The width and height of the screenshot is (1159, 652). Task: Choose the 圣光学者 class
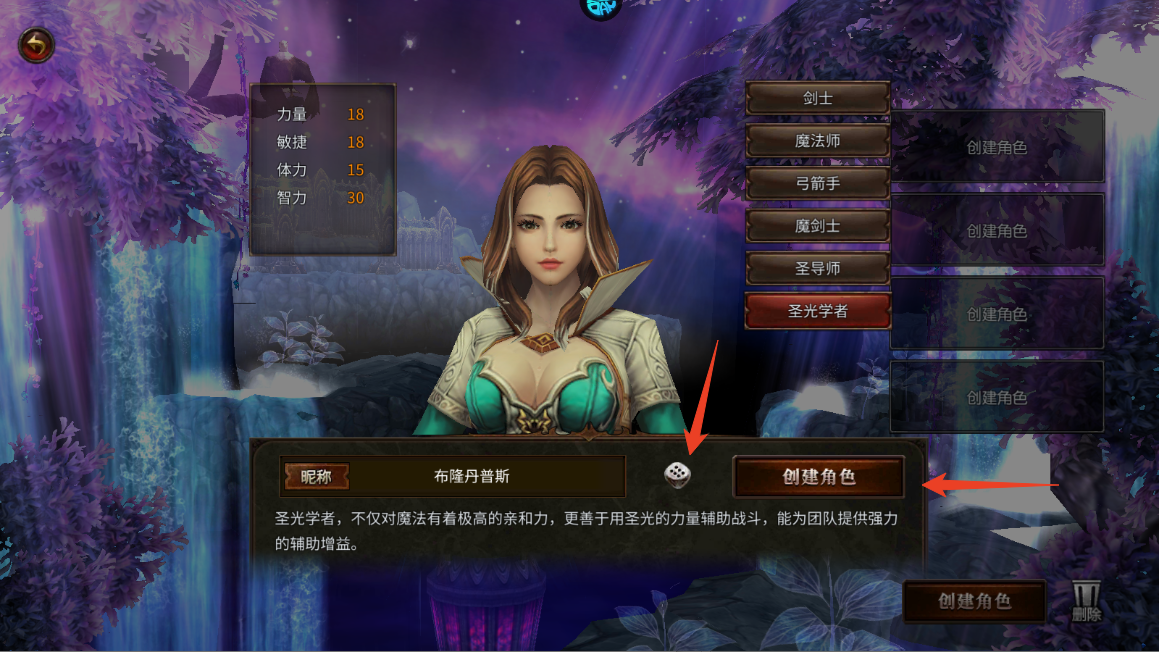[x=817, y=311]
